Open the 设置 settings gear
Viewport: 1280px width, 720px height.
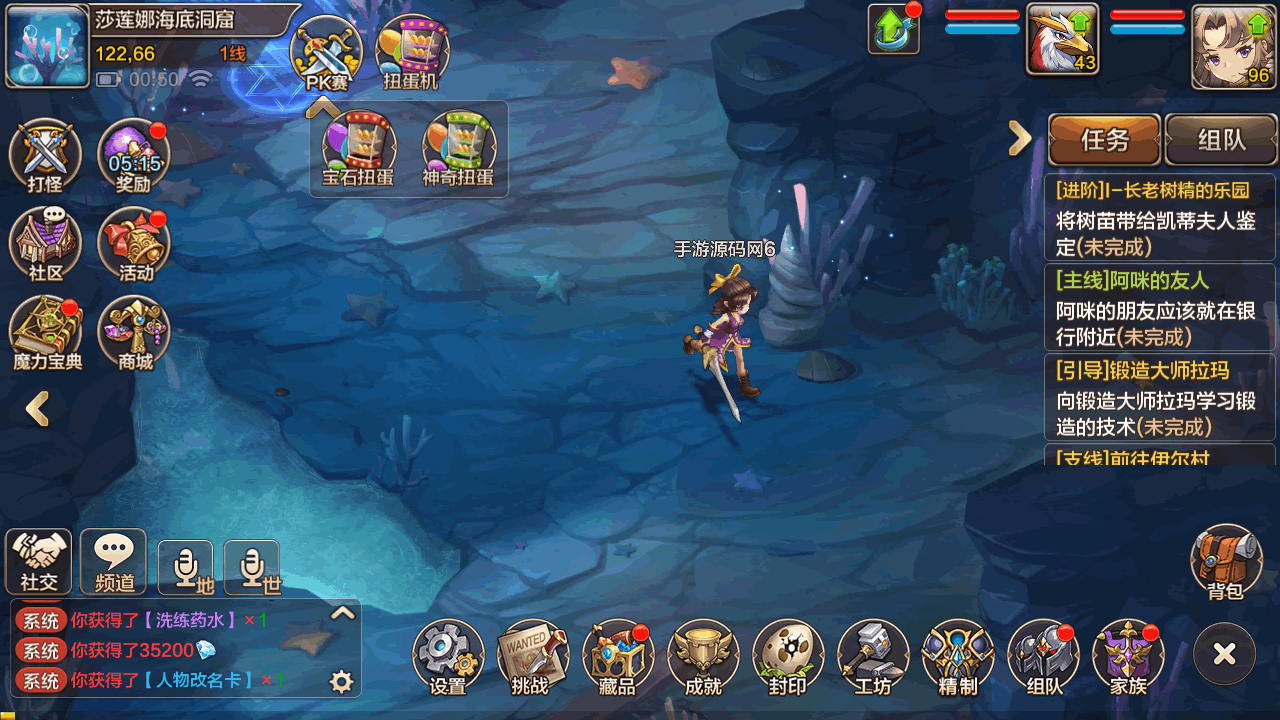pyautogui.click(x=448, y=656)
